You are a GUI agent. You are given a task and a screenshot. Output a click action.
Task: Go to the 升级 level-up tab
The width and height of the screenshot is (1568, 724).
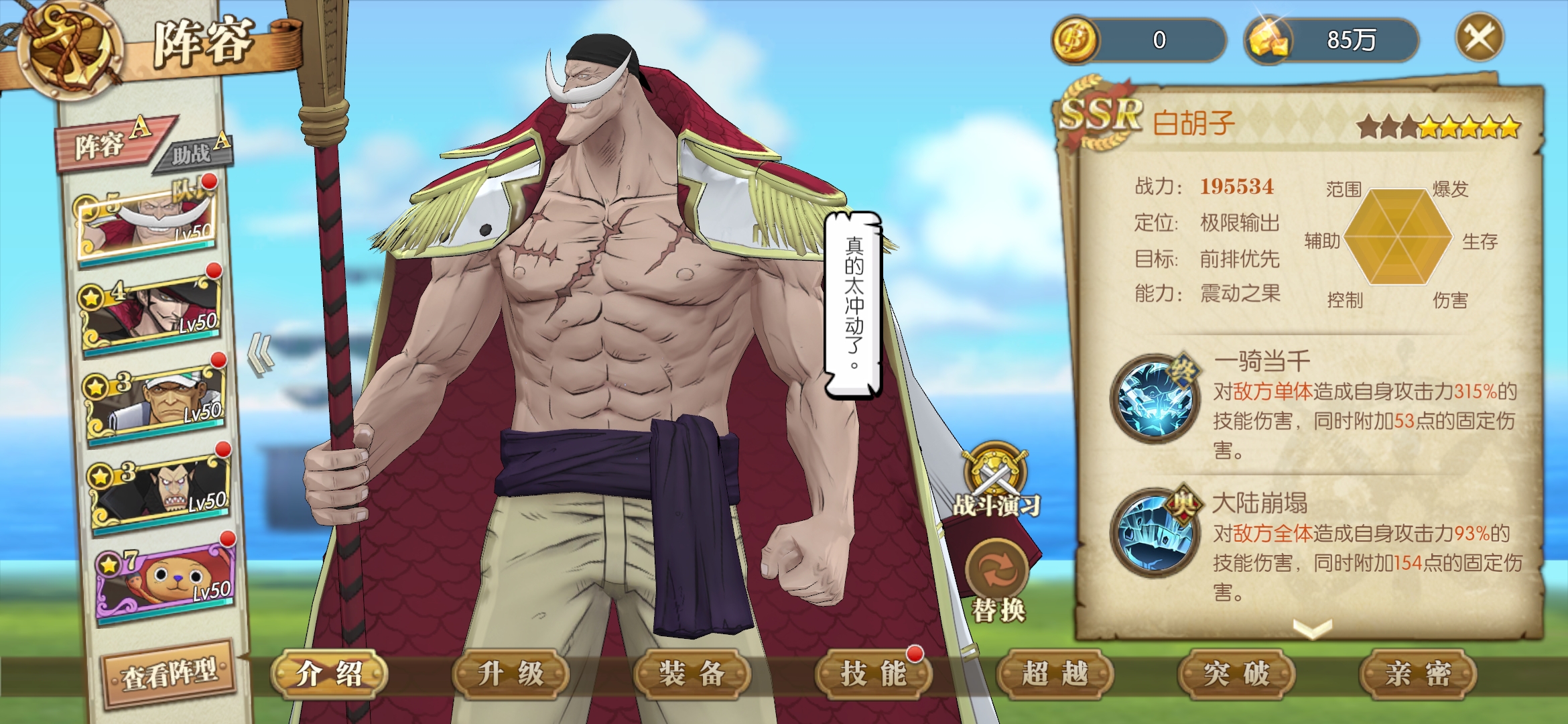[511, 674]
